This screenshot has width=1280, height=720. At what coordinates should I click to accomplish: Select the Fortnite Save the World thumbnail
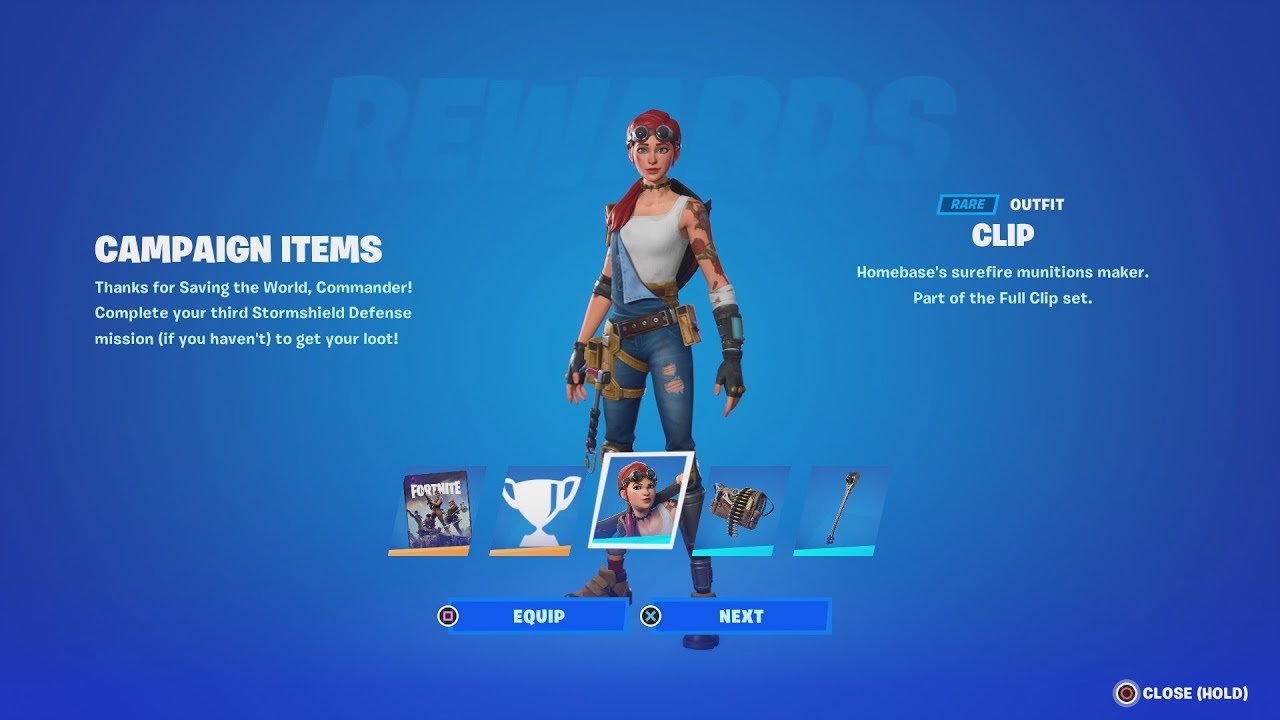(435, 510)
